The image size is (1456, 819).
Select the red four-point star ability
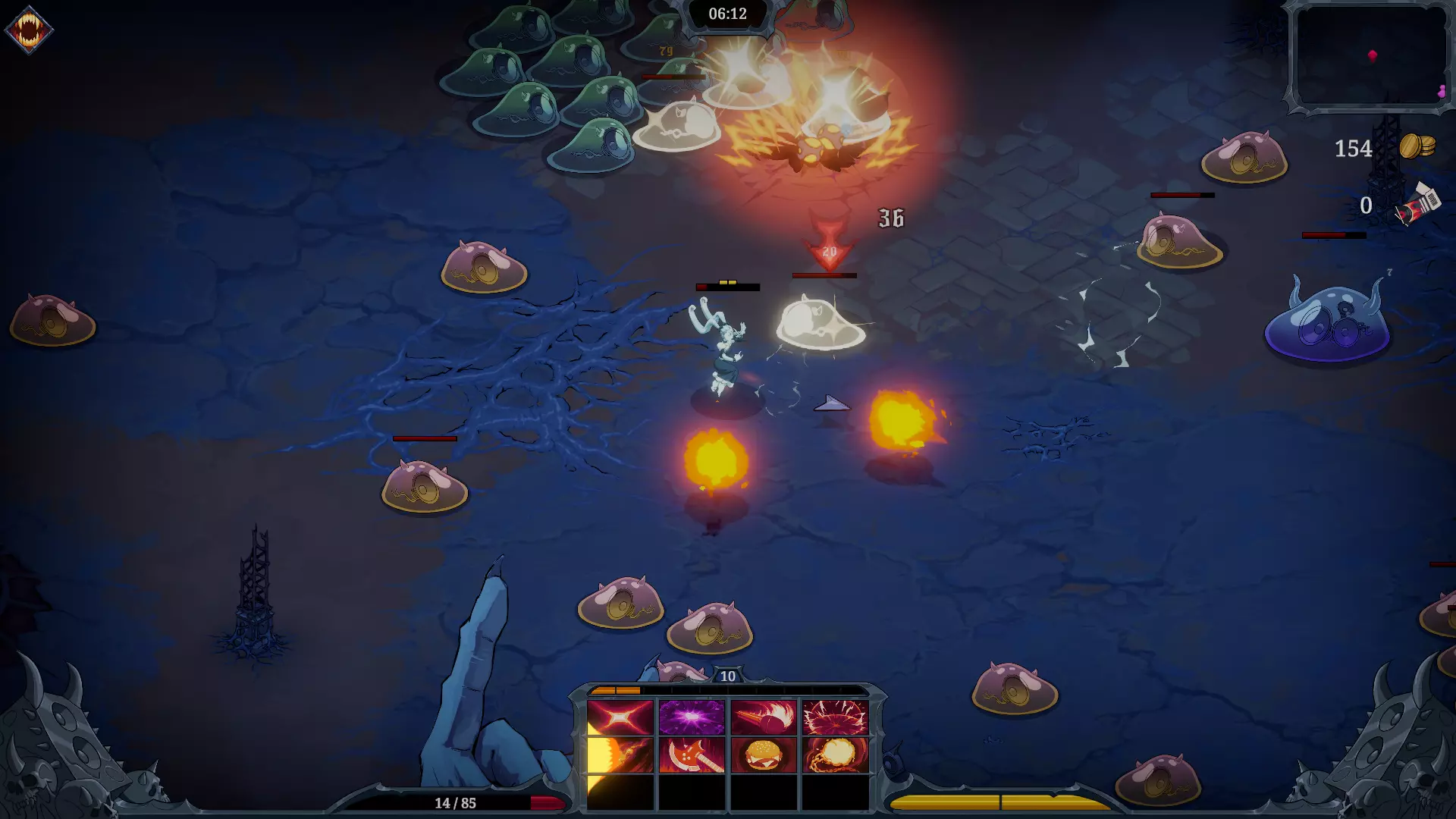[620, 717]
